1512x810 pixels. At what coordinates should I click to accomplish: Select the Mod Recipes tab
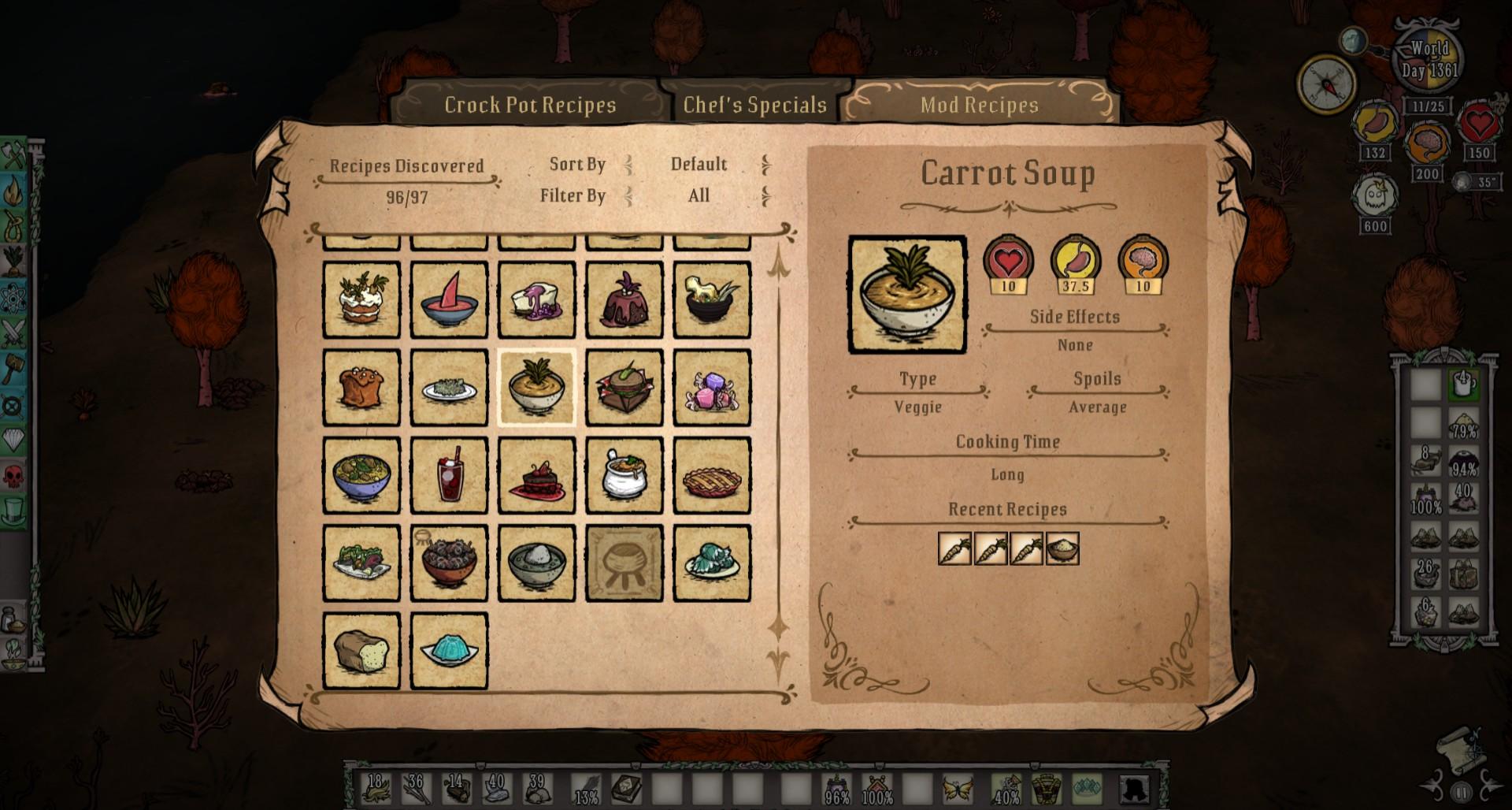tap(979, 105)
